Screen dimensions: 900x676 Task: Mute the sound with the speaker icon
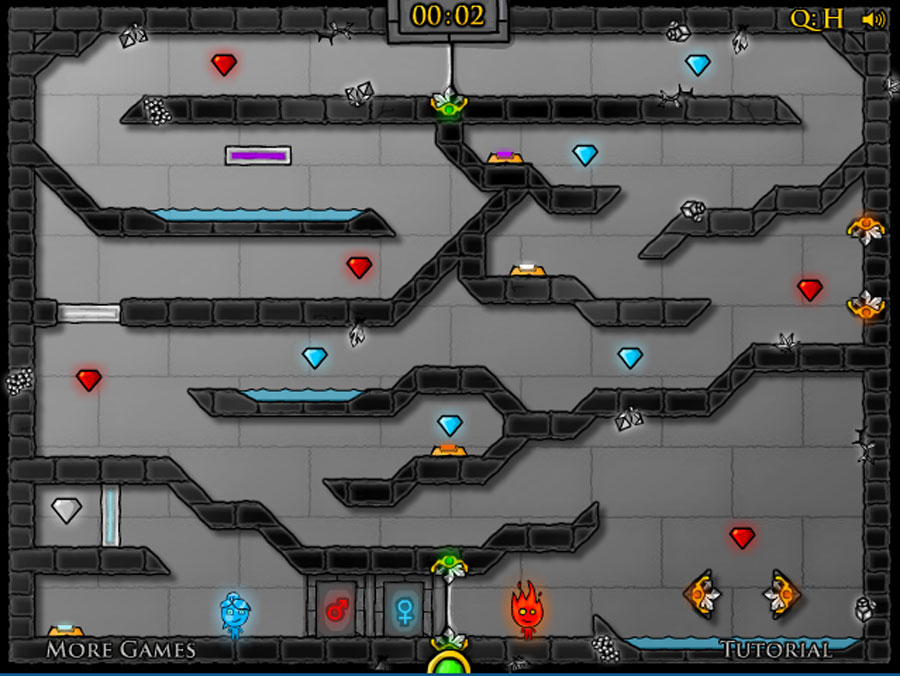[x=874, y=19]
